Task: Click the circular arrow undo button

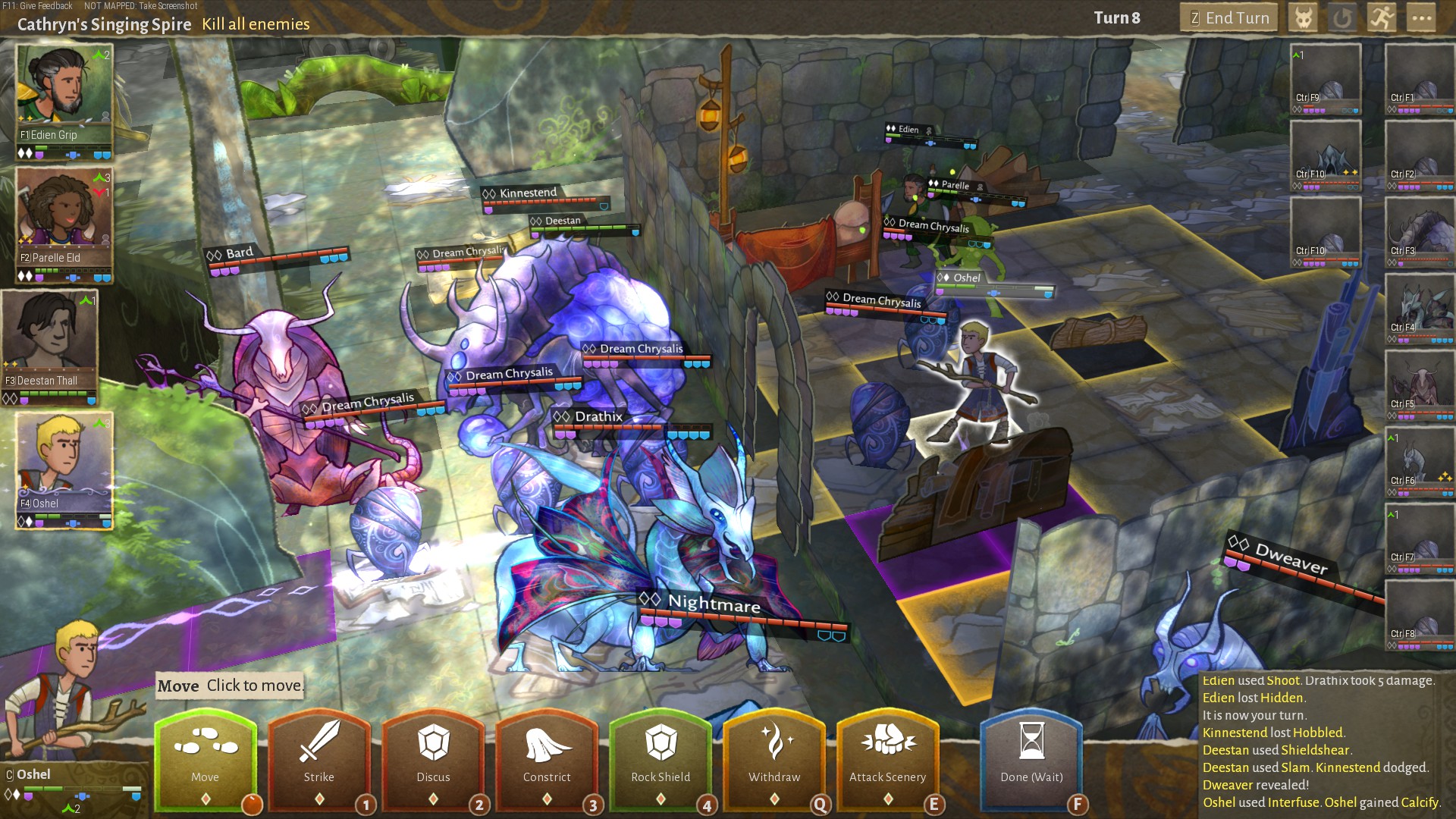Action: [x=1342, y=18]
